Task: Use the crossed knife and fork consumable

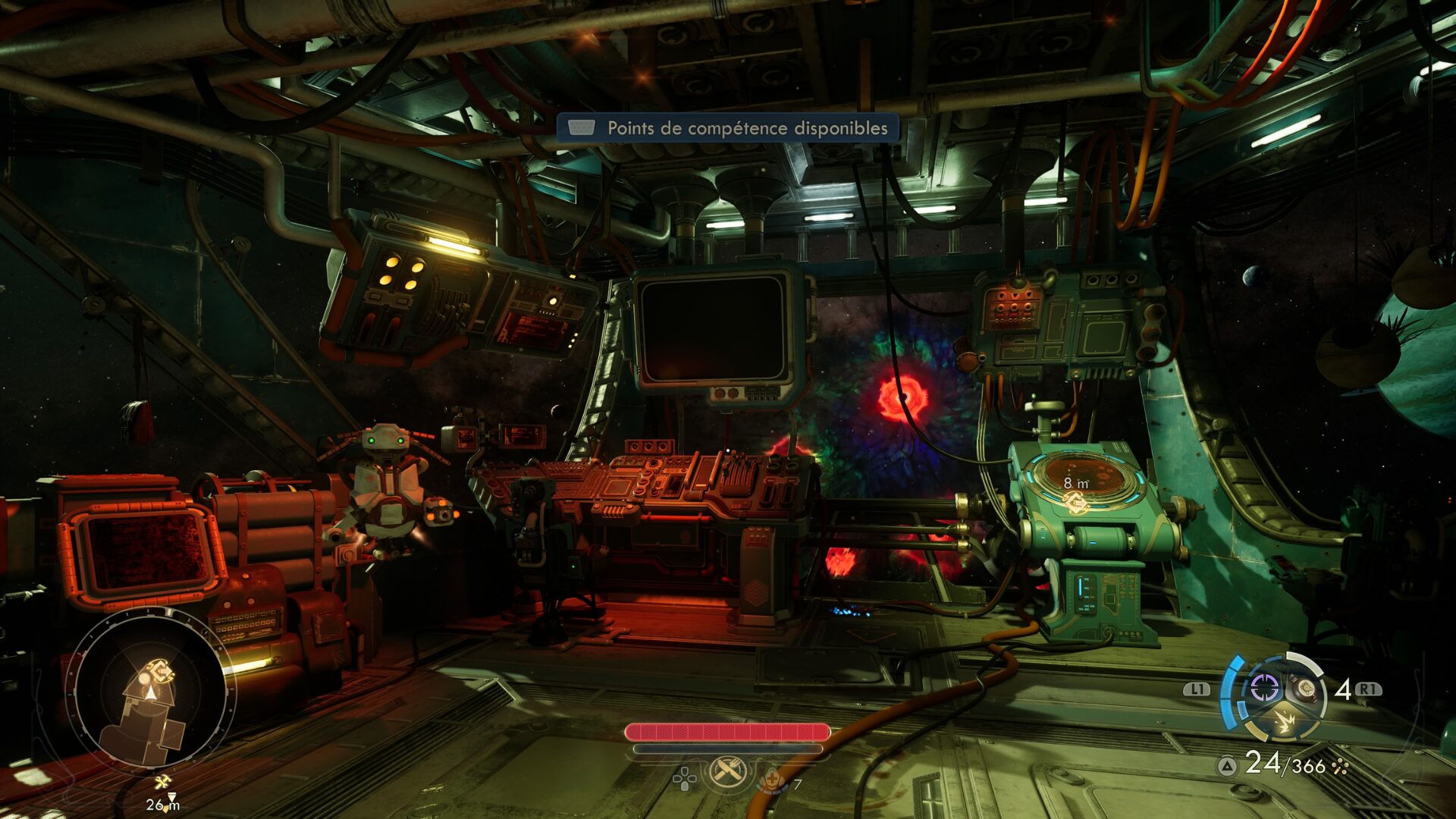Action: coord(728,773)
